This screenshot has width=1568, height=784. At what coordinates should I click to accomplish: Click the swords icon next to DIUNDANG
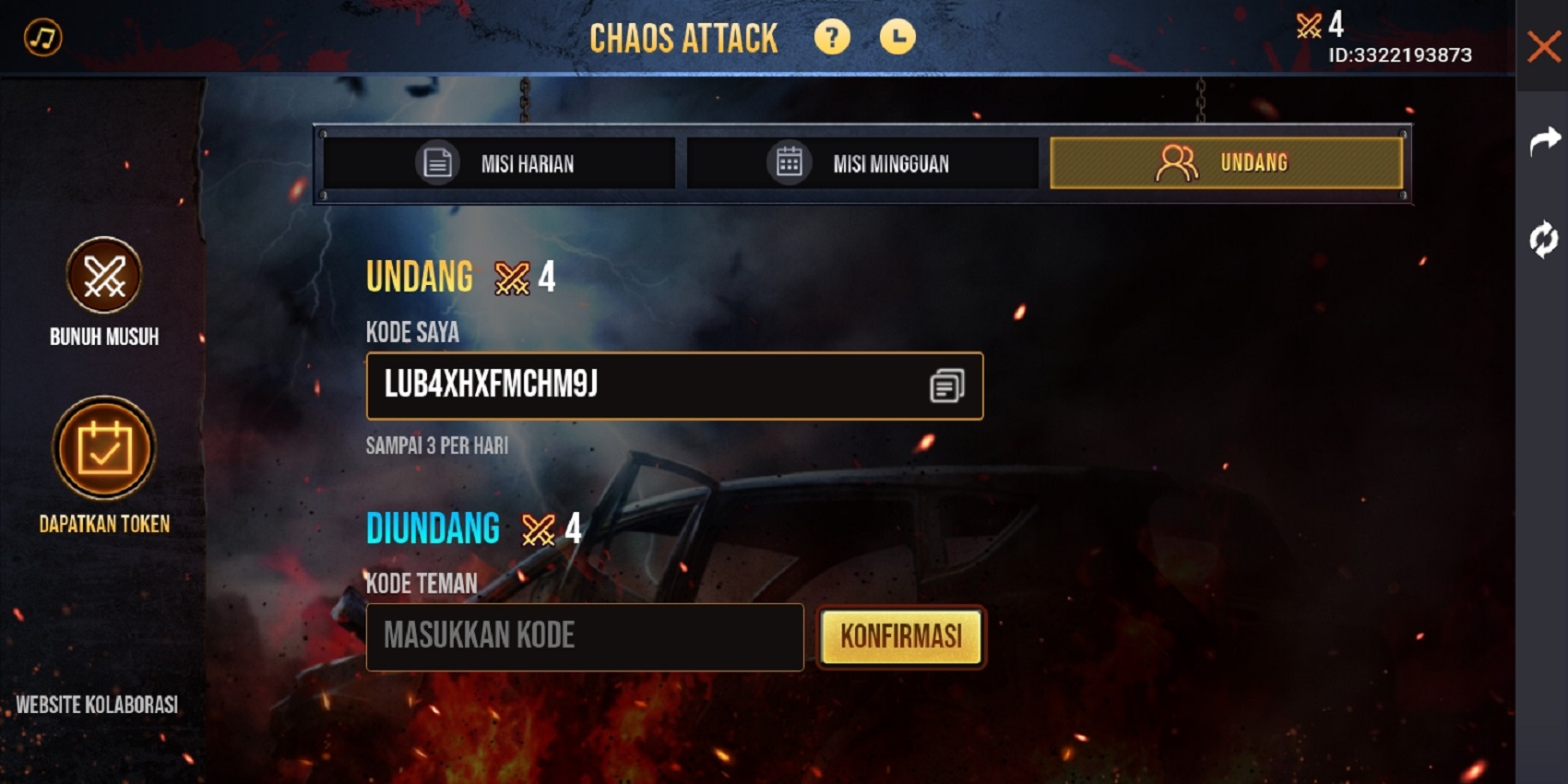538,529
